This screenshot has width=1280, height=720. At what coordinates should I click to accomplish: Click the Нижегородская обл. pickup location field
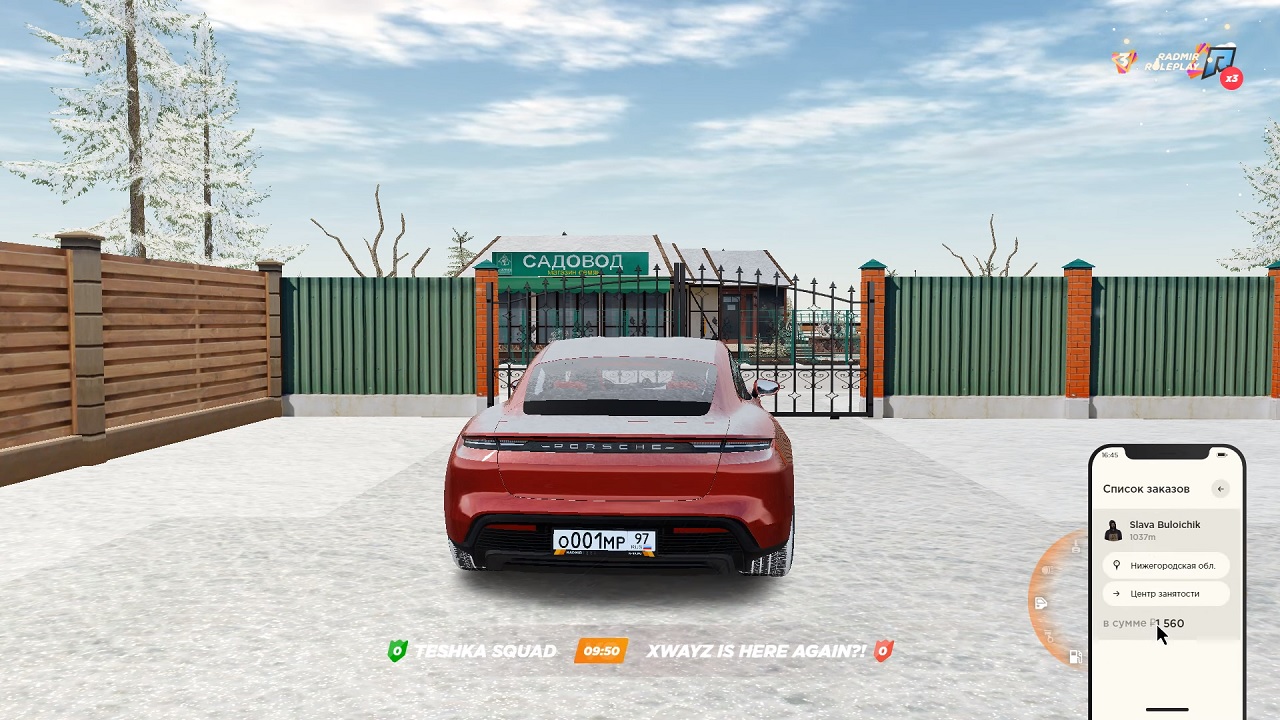point(1166,565)
